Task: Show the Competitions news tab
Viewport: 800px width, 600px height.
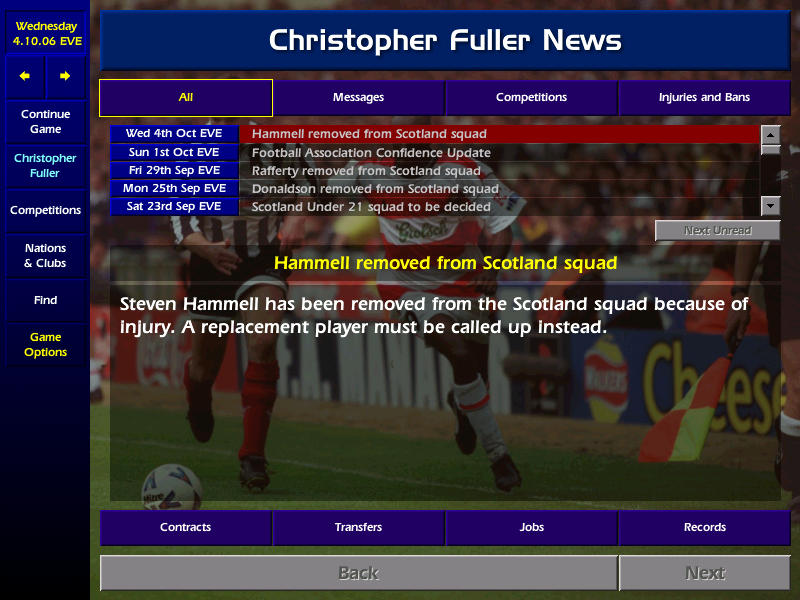Action: pos(531,98)
